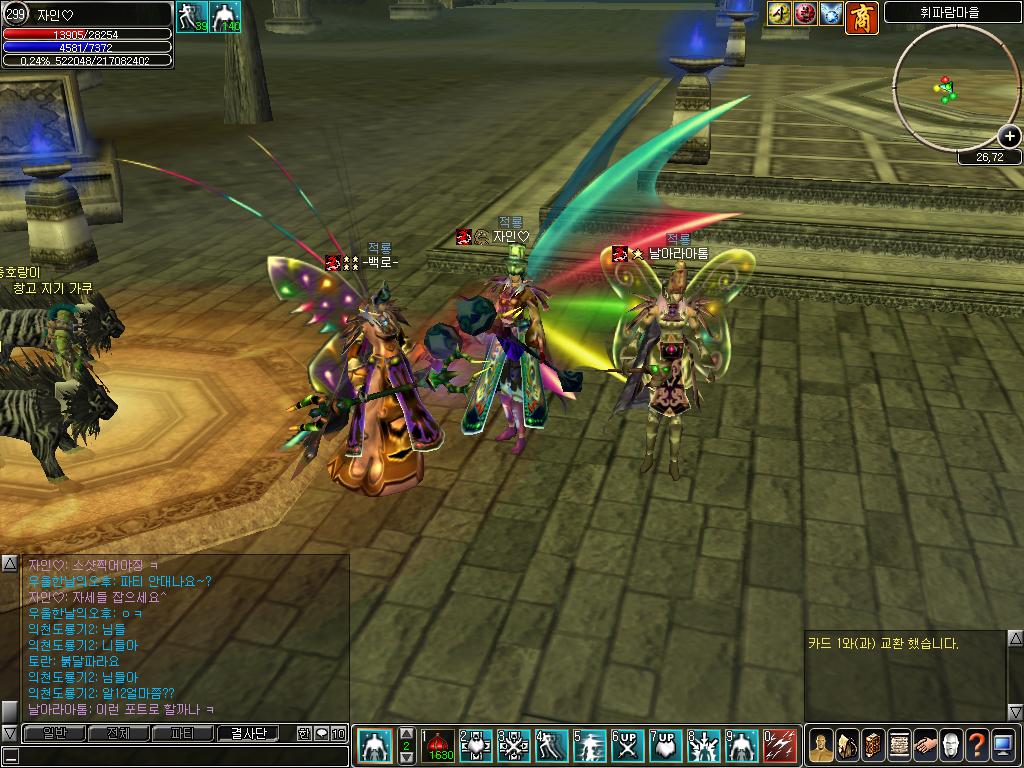Toggle the 한 language input button
Viewport: 1024px width, 768px height.
(x=304, y=733)
